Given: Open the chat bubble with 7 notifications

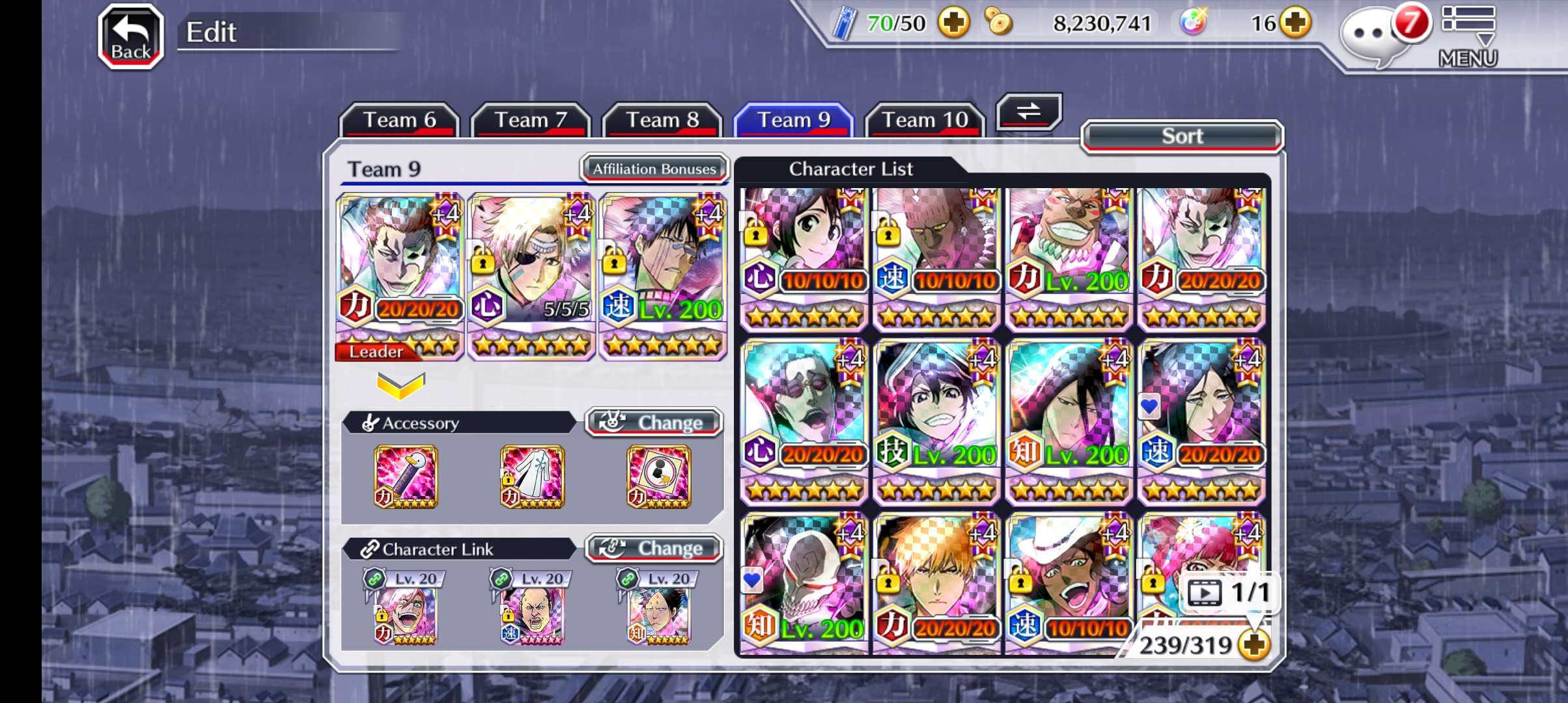Looking at the screenshot, I should (x=1374, y=37).
